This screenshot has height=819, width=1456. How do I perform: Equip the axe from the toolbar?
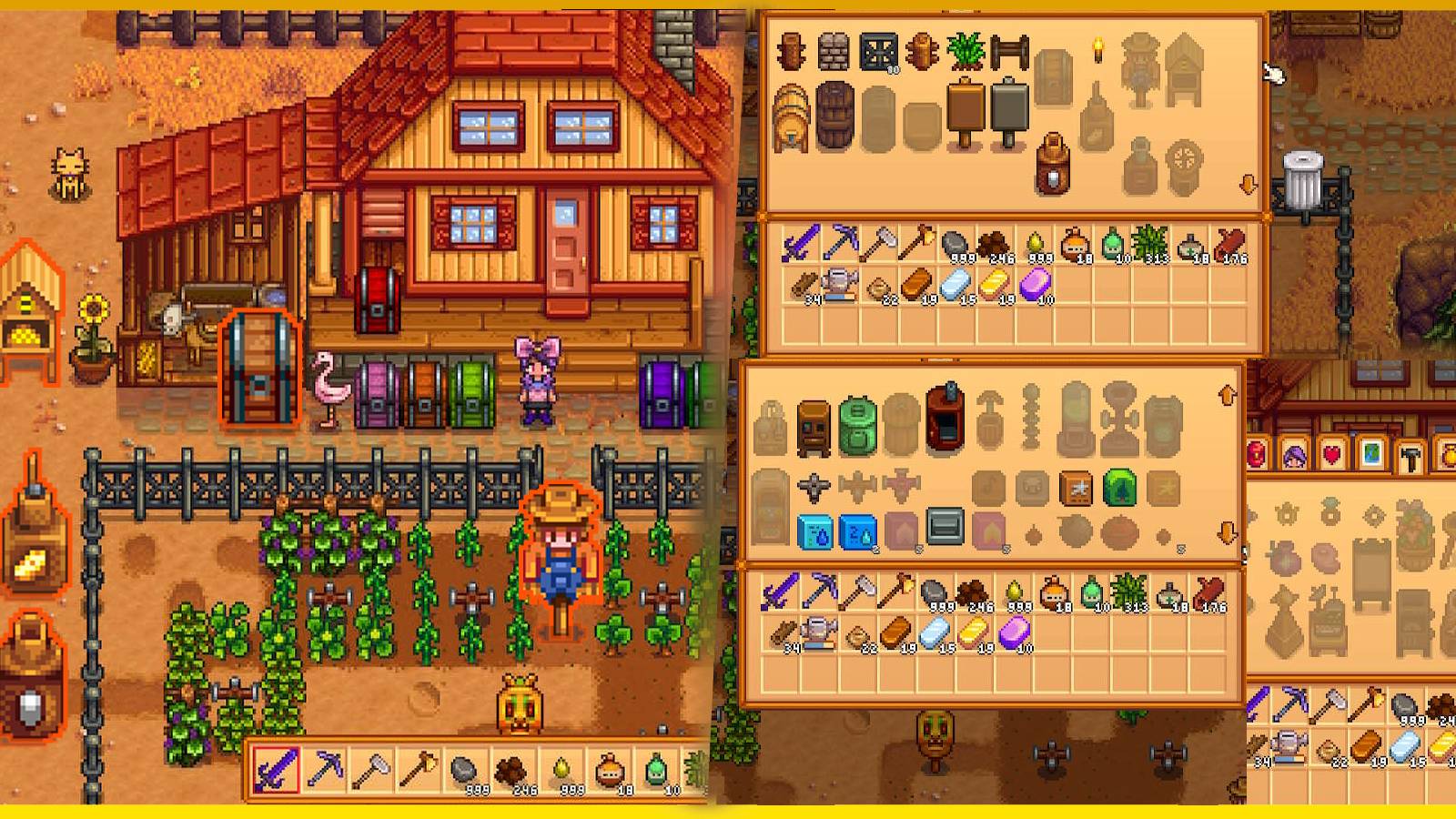coord(419,767)
